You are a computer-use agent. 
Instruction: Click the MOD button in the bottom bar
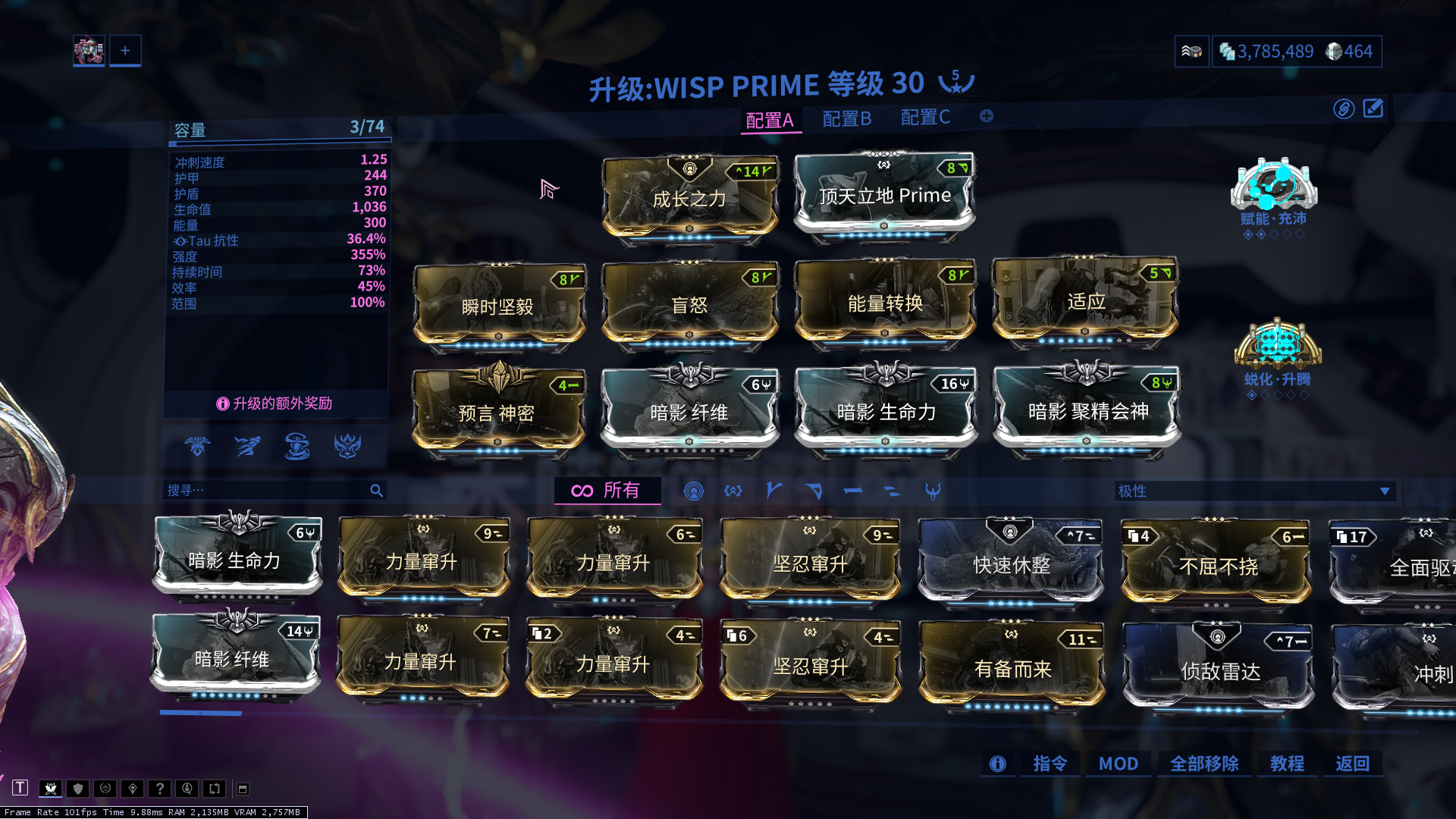(1118, 764)
